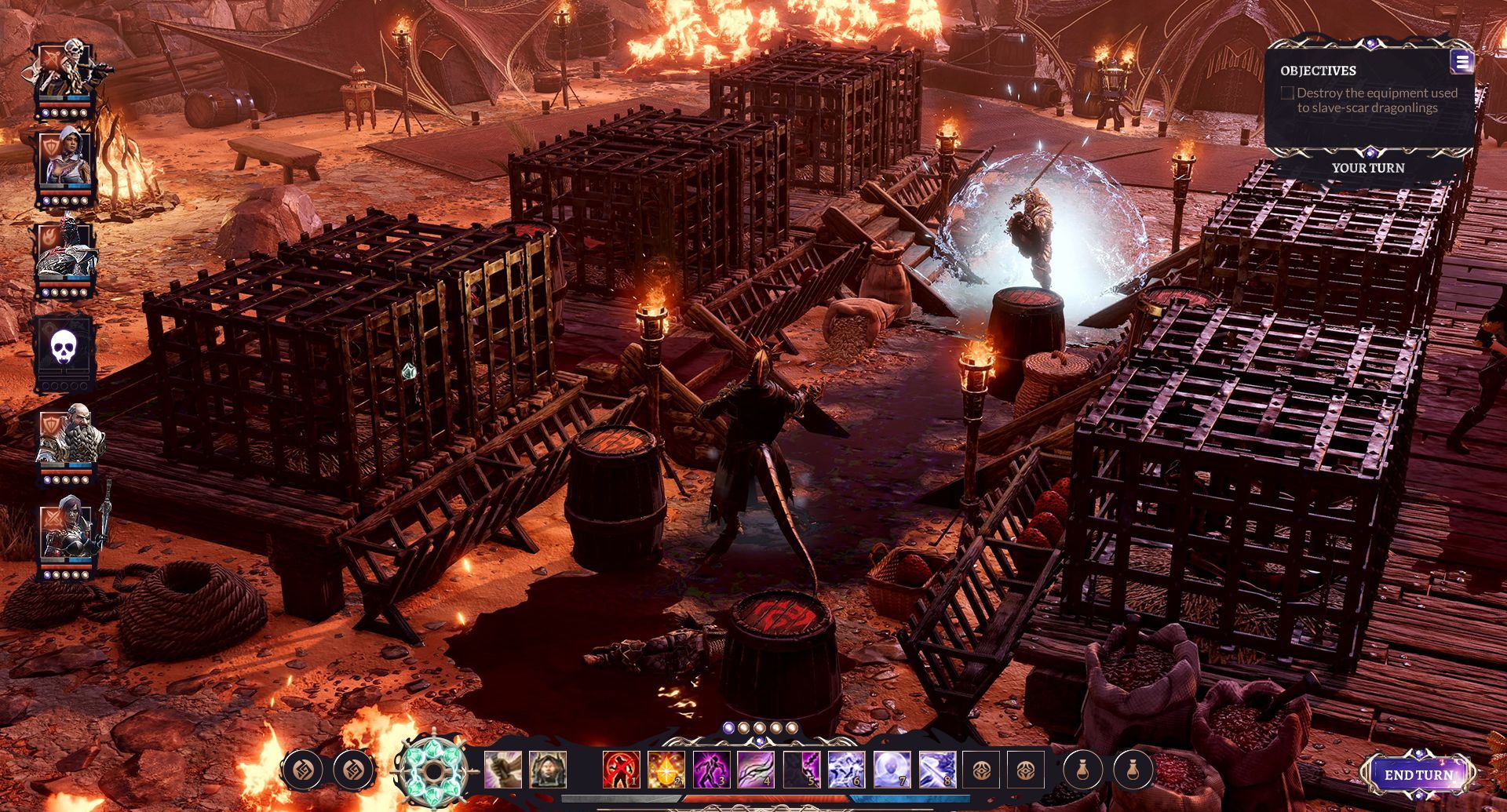Select the second hotbar page dot
Viewport: 1507px width, 812px height.
pyautogui.click(x=744, y=727)
